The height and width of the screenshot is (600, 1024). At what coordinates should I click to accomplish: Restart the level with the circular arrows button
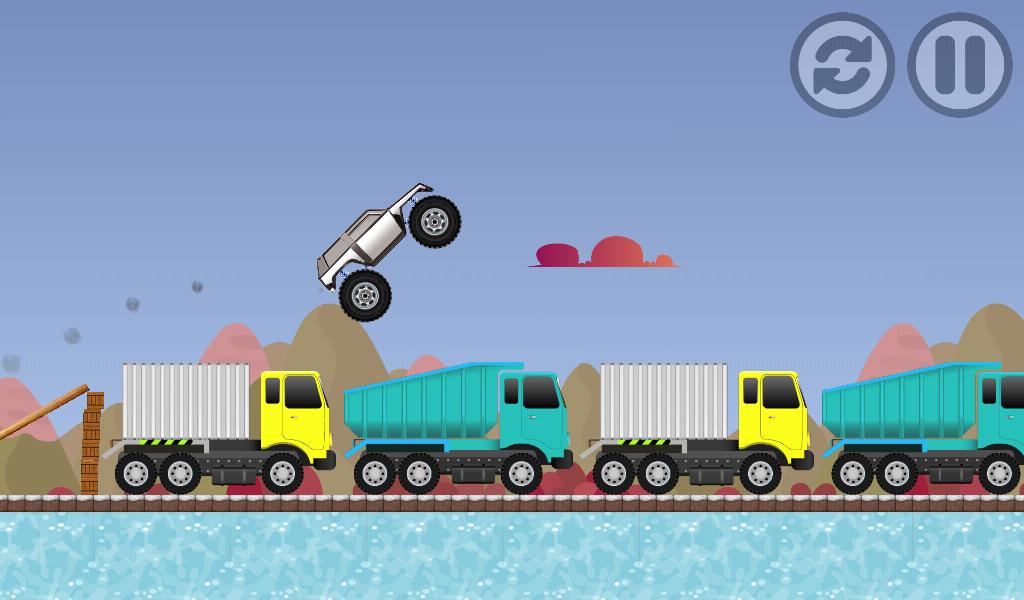[x=842, y=65]
